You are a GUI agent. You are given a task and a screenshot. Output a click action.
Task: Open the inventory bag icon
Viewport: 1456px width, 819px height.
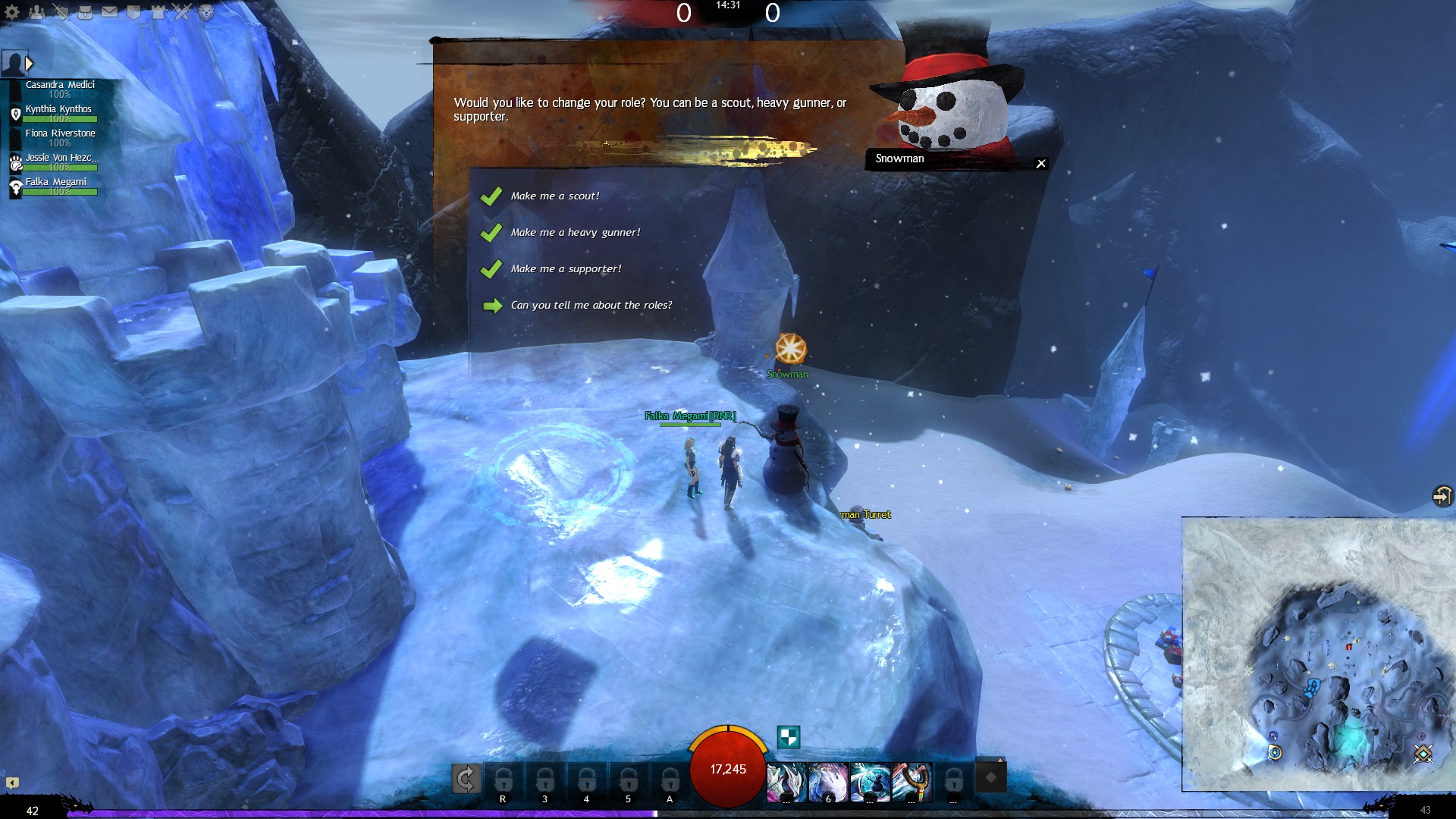(85, 11)
